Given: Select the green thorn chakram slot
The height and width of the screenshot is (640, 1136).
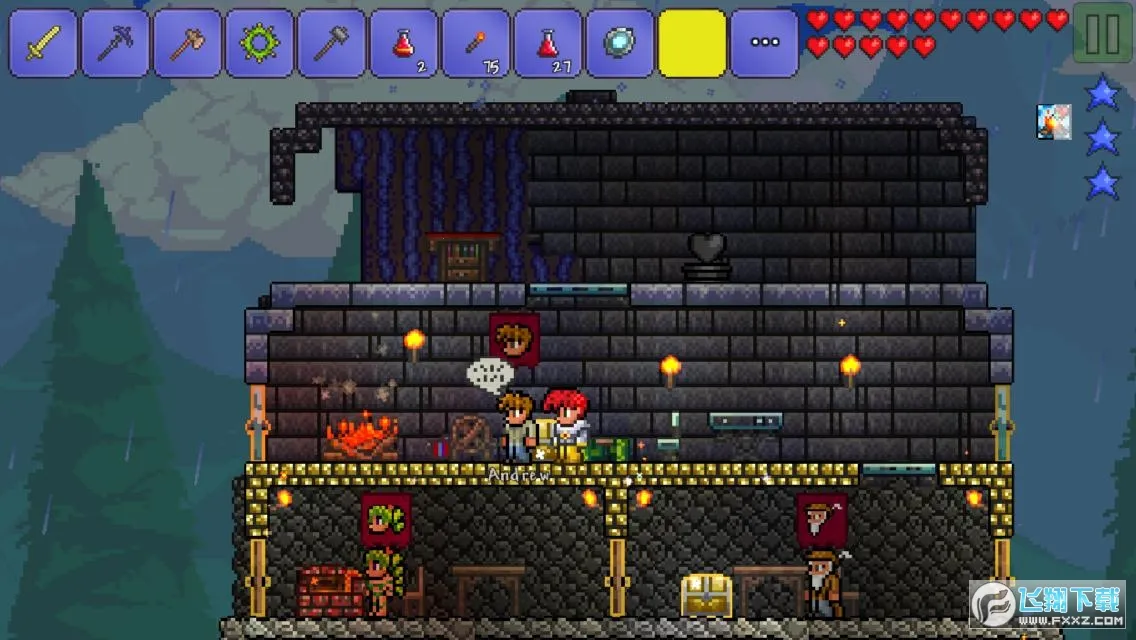Looking at the screenshot, I should [259, 43].
